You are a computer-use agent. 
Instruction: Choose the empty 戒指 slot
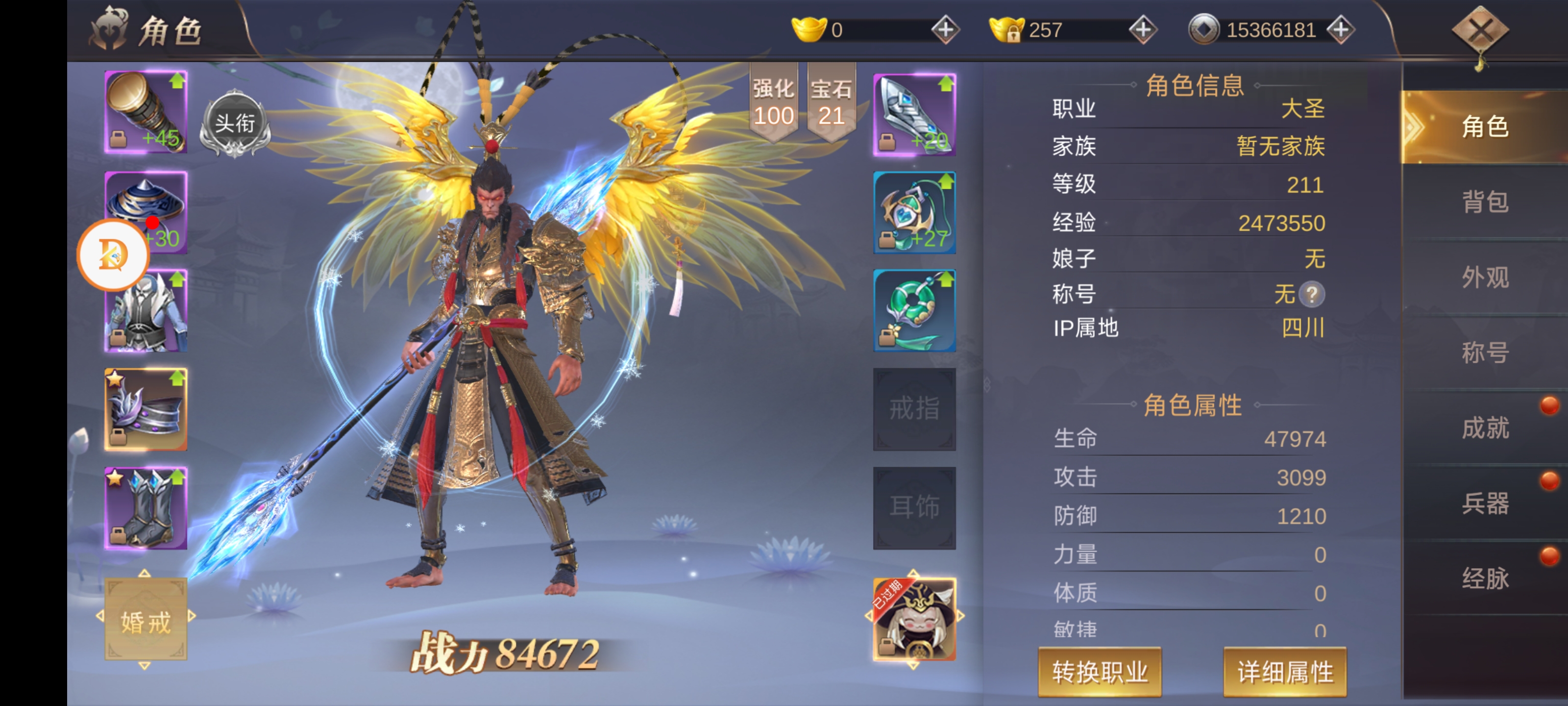click(914, 409)
